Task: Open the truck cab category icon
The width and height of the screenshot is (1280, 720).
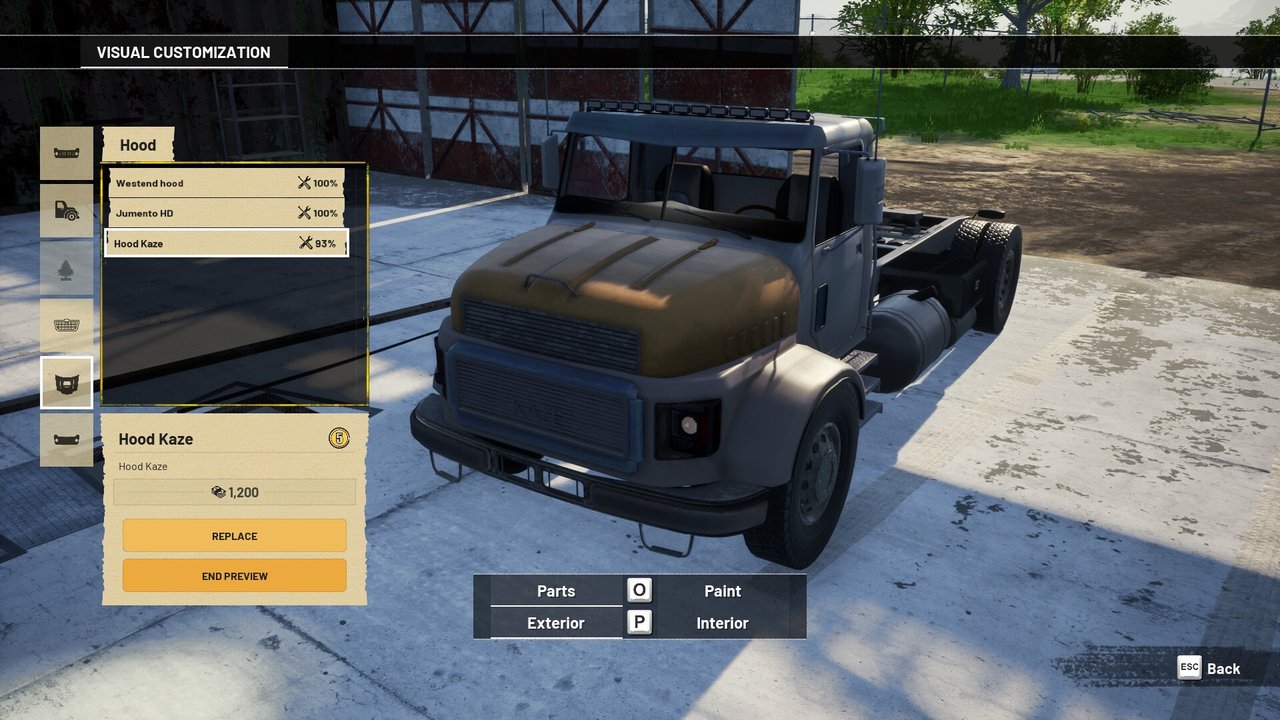Action: coord(67,210)
